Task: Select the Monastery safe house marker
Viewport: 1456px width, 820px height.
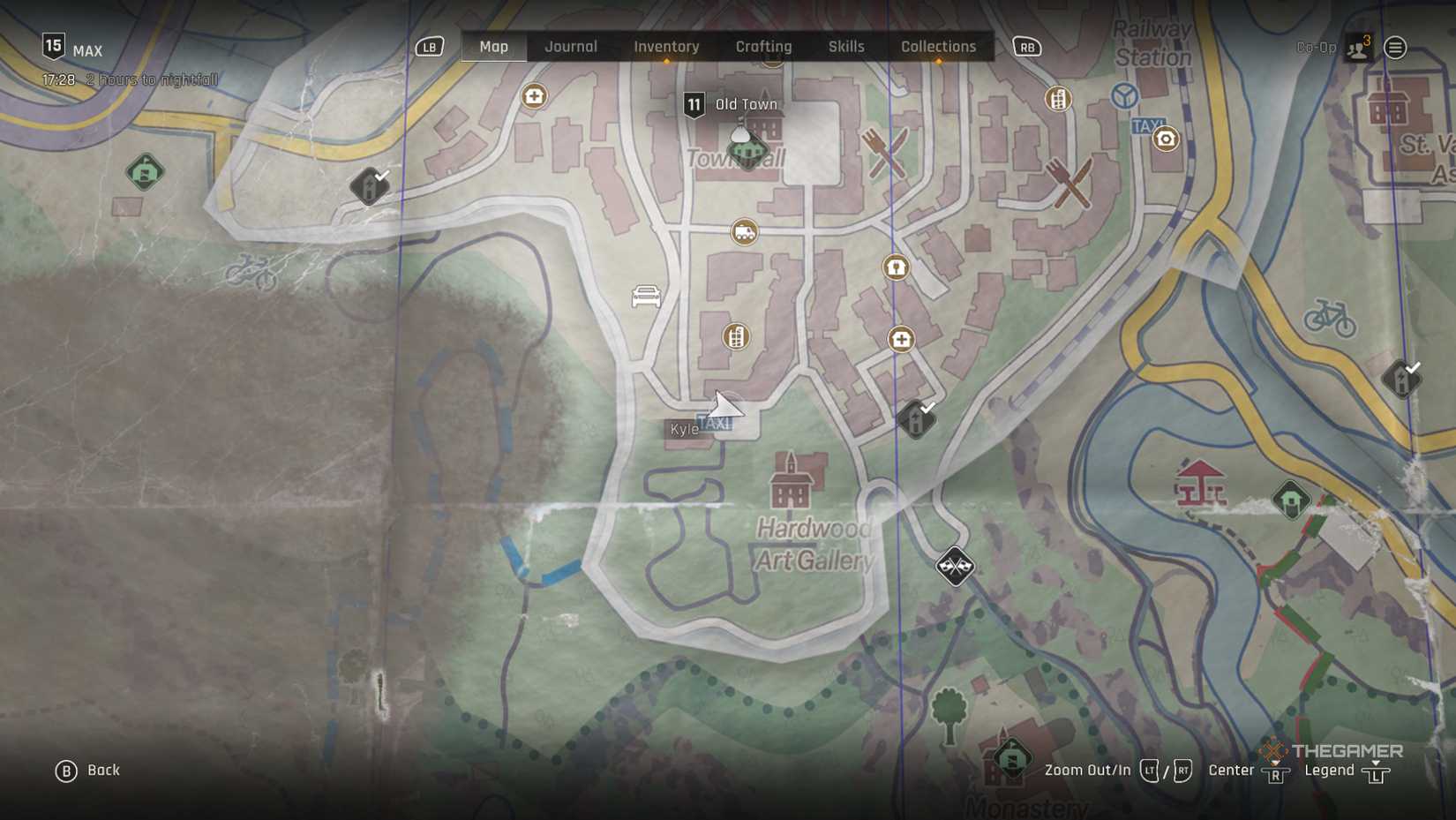Action: pyautogui.click(x=1011, y=758)
